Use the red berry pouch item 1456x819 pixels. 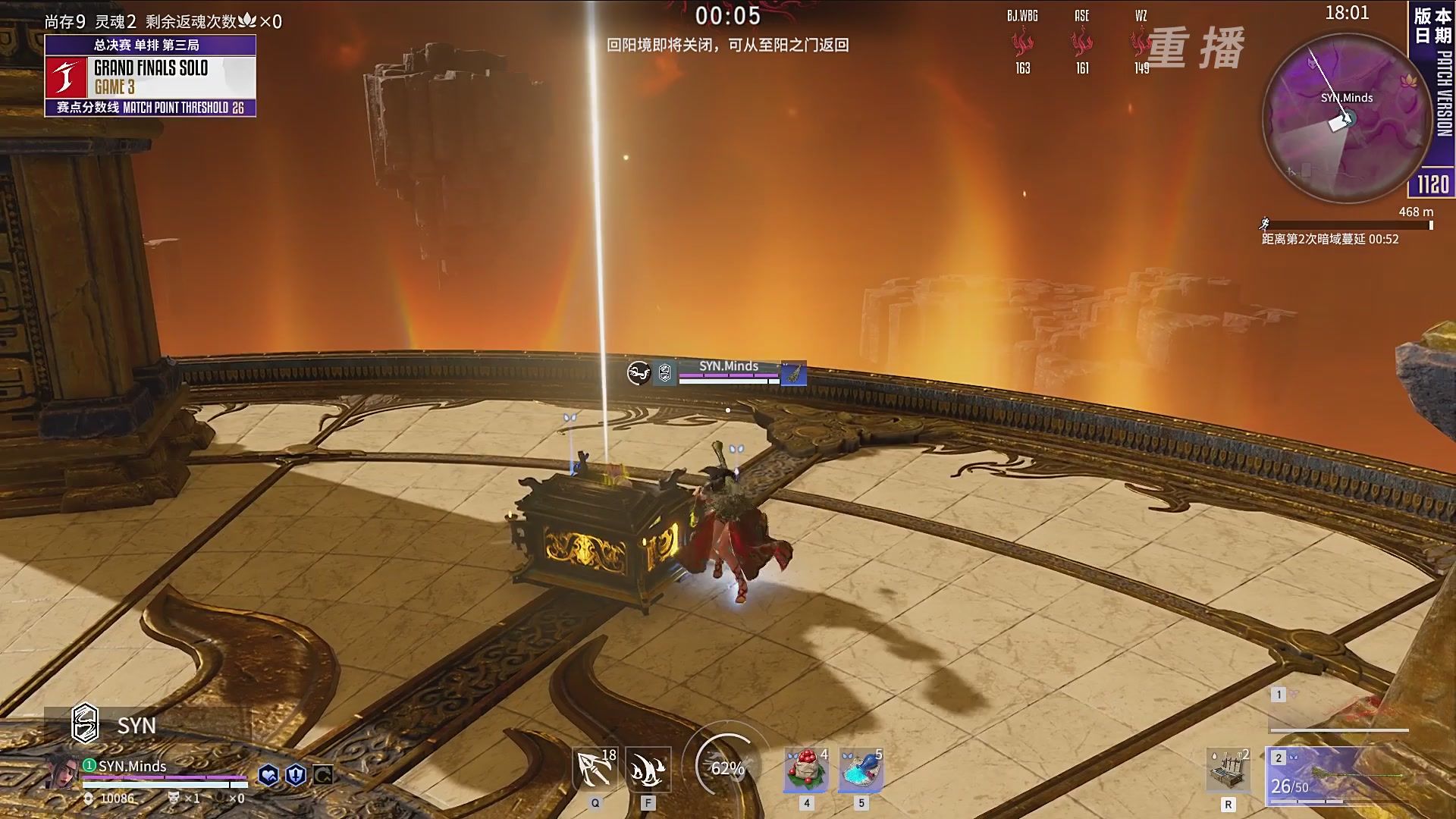[806, 769]
